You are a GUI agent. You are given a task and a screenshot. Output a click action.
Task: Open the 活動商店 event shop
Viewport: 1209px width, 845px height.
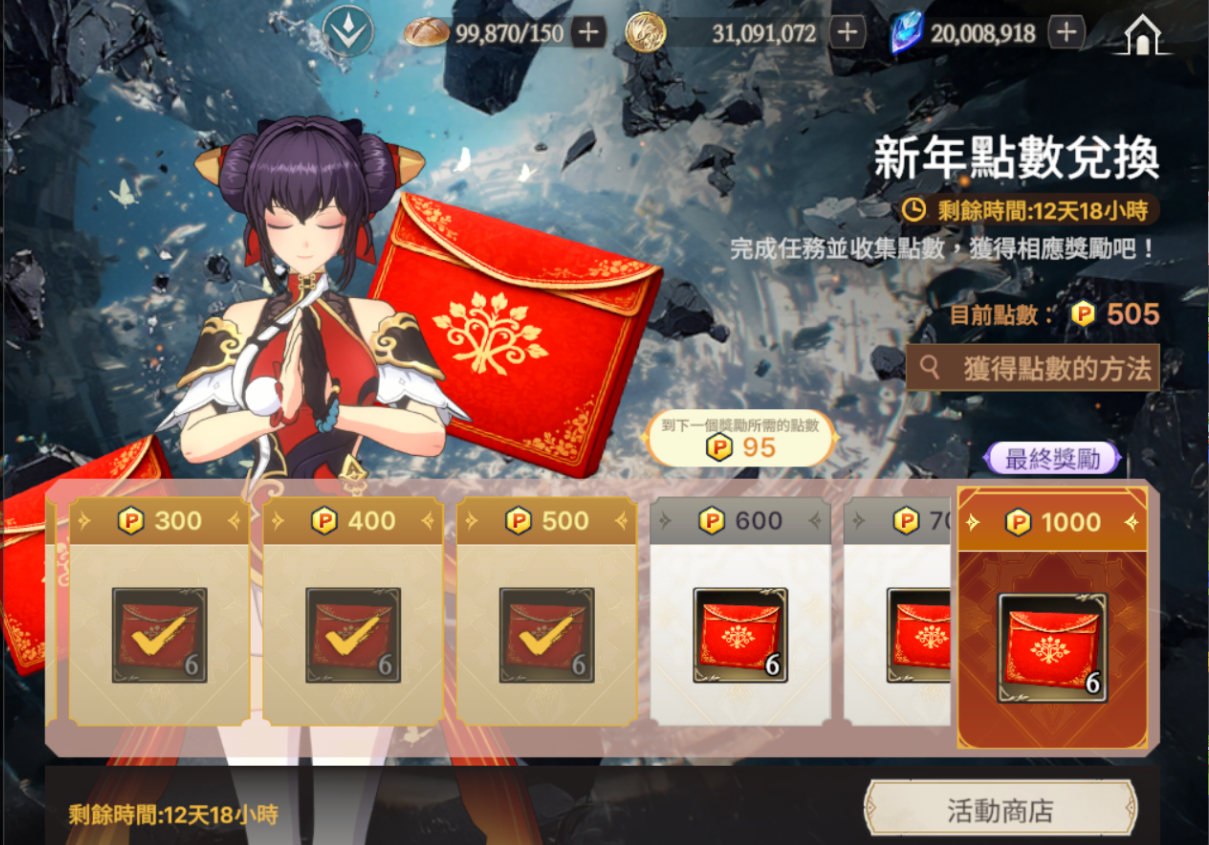coord(1000,810)
